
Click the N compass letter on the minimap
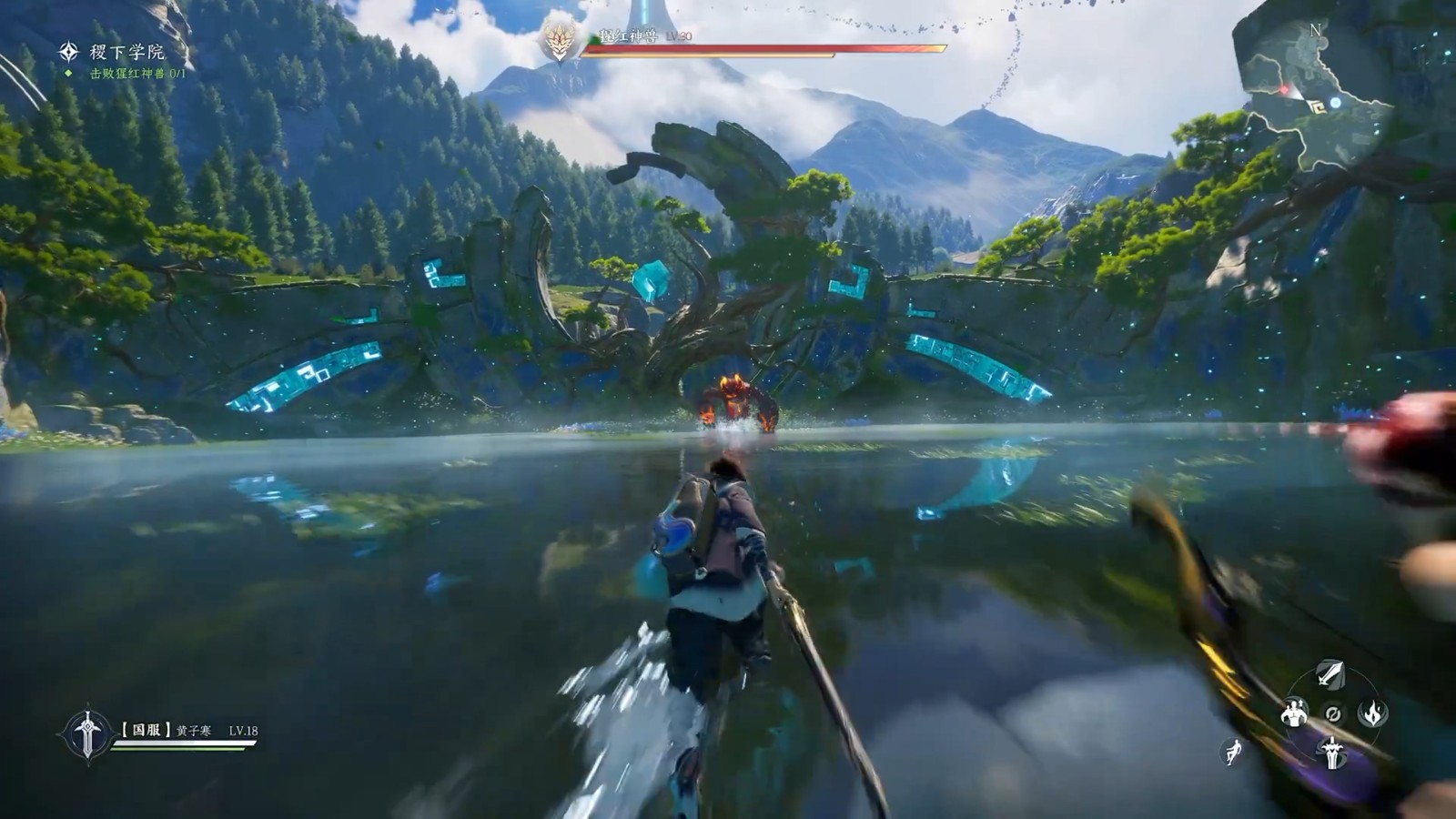(x=1316, y=30)
